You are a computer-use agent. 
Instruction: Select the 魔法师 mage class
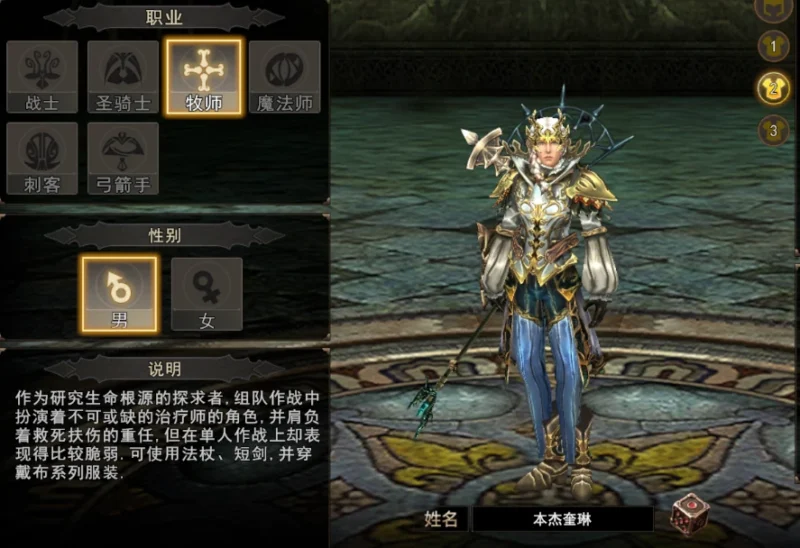click(x=285, y=77)
